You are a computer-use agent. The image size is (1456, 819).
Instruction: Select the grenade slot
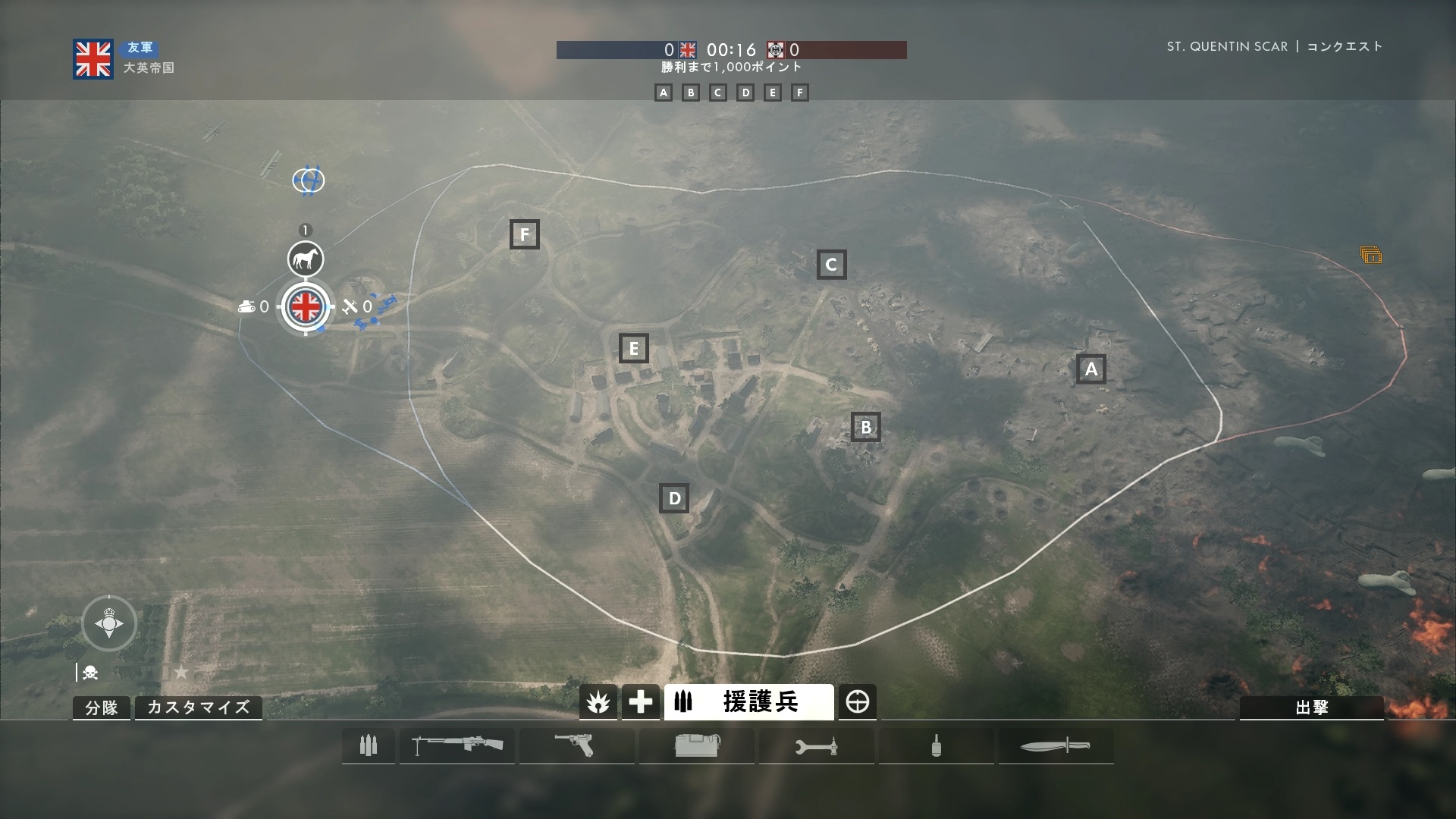point(937,745)
